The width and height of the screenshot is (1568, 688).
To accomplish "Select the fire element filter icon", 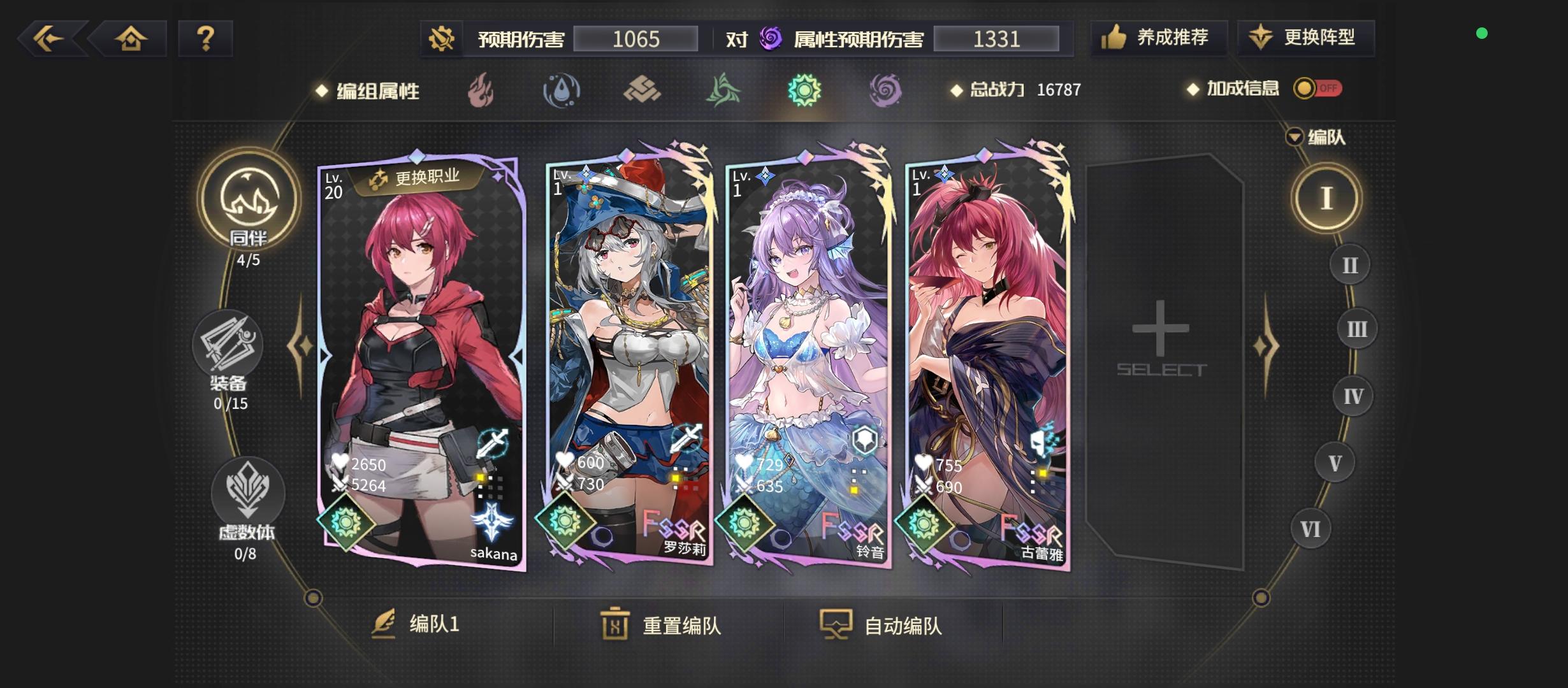I will pos(480,90).
